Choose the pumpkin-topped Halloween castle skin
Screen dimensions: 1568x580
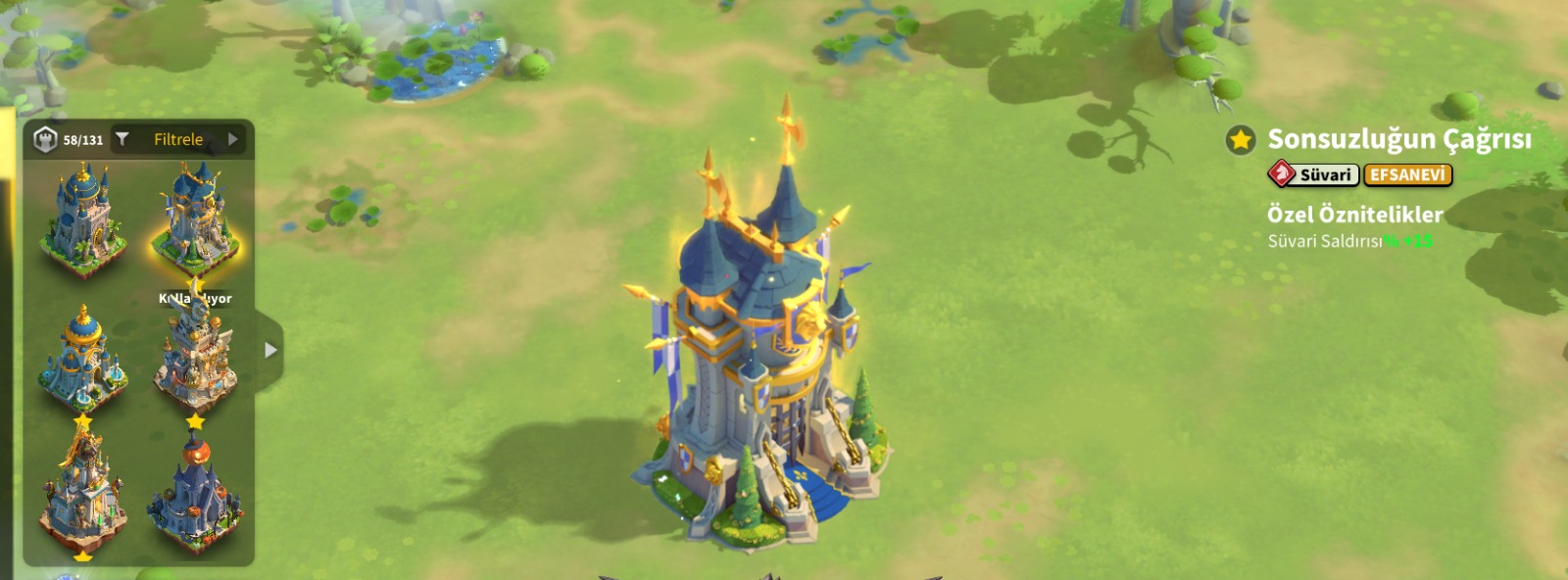pyautogui.click(x=195, y=495)
